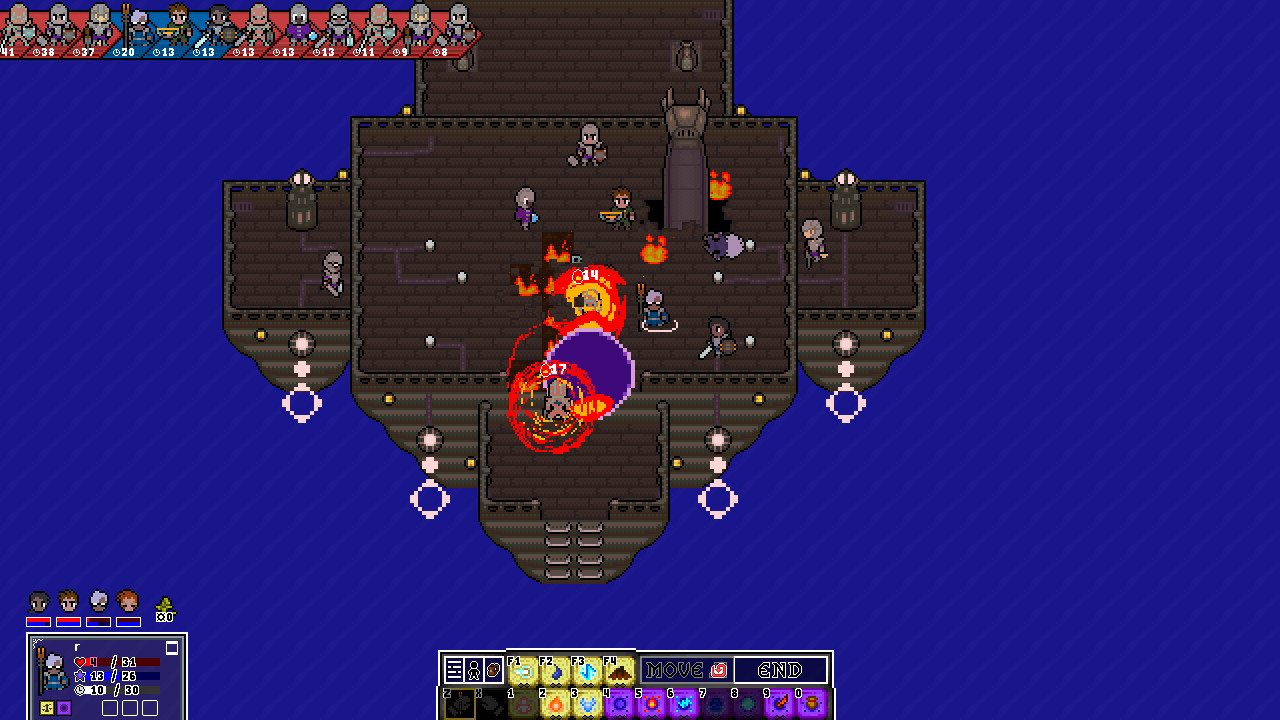Open the combat log via the lines icon
The height and width of the screenshot is (720, 1280).
tap(452, 669)
